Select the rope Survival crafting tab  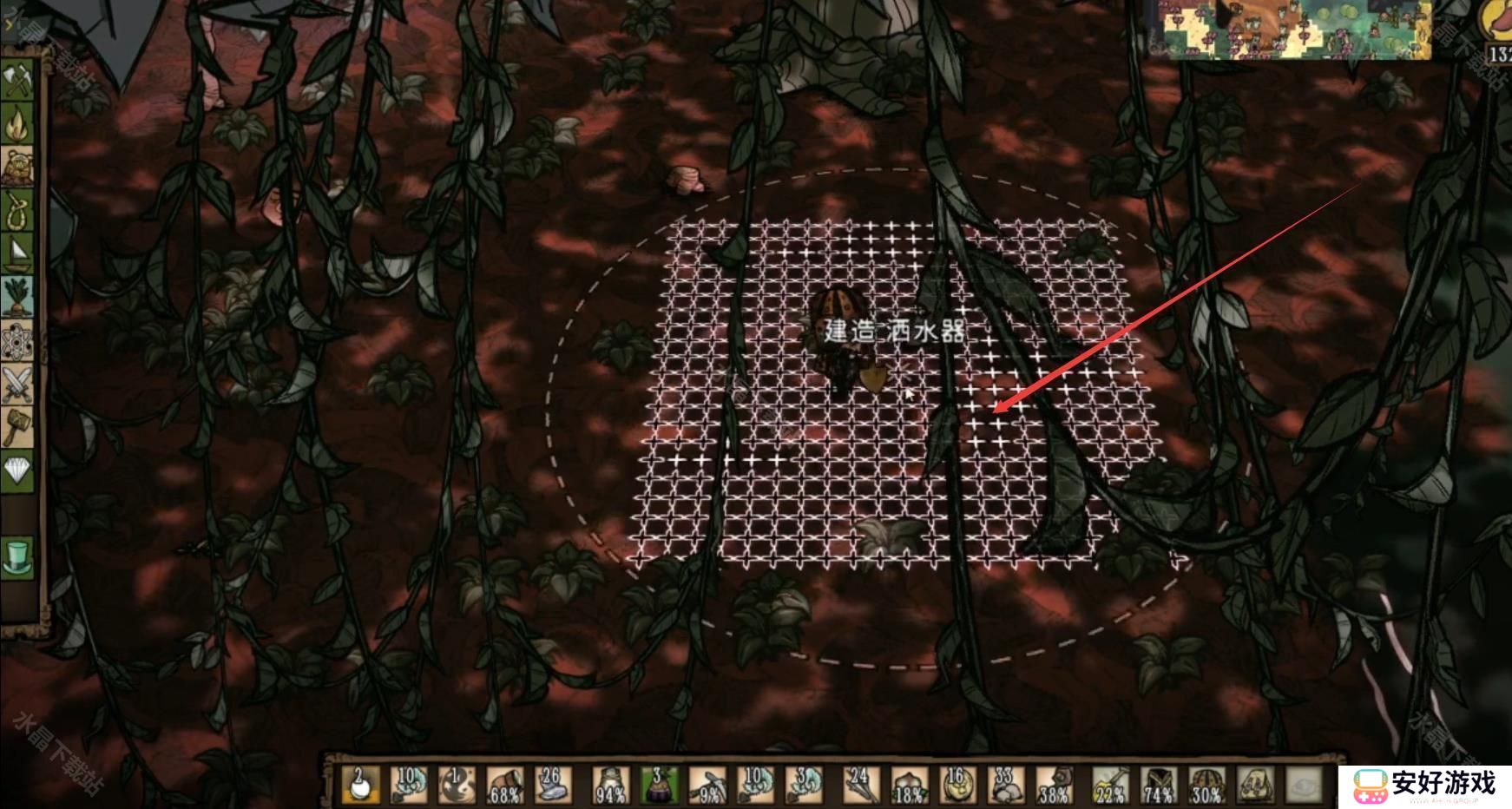coord(18,208)
